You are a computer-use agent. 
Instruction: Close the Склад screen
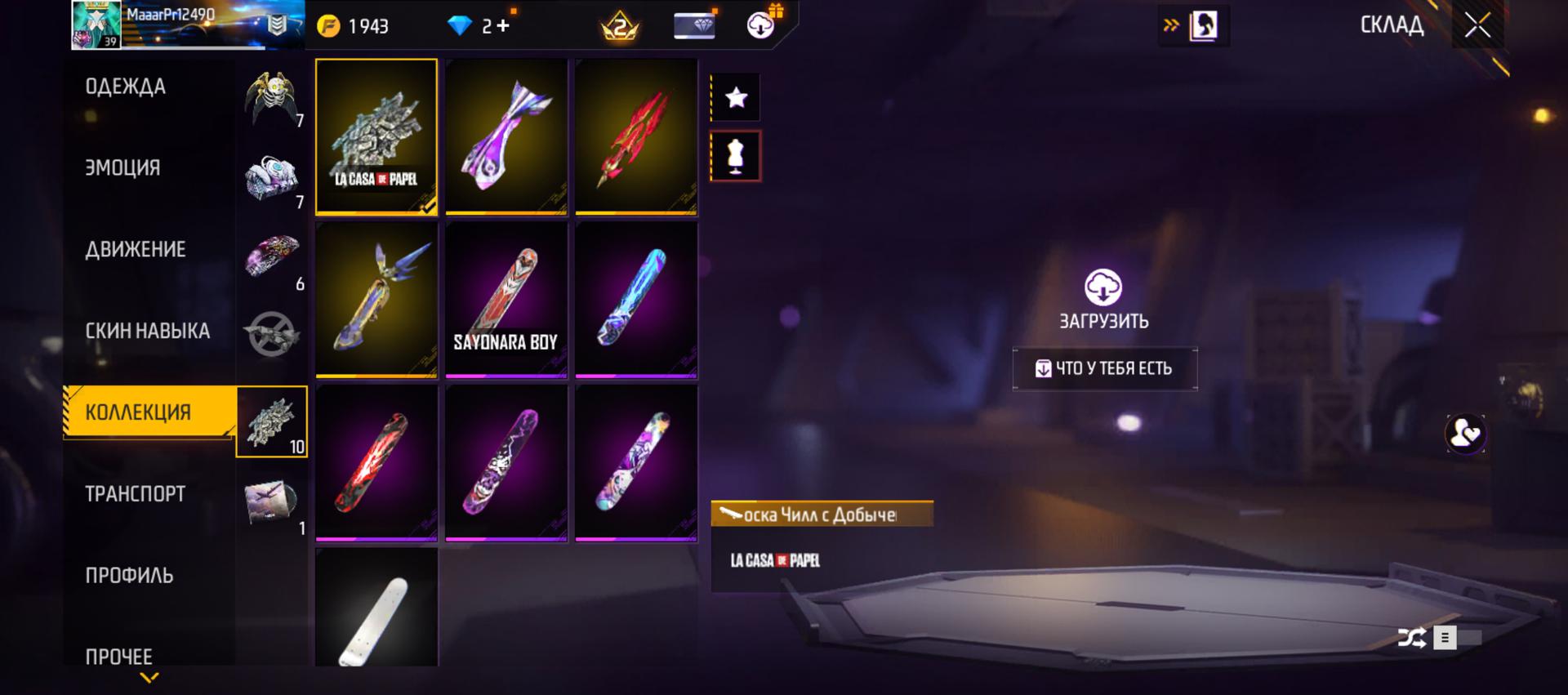pyautogui.click(x=1477, y=25)
